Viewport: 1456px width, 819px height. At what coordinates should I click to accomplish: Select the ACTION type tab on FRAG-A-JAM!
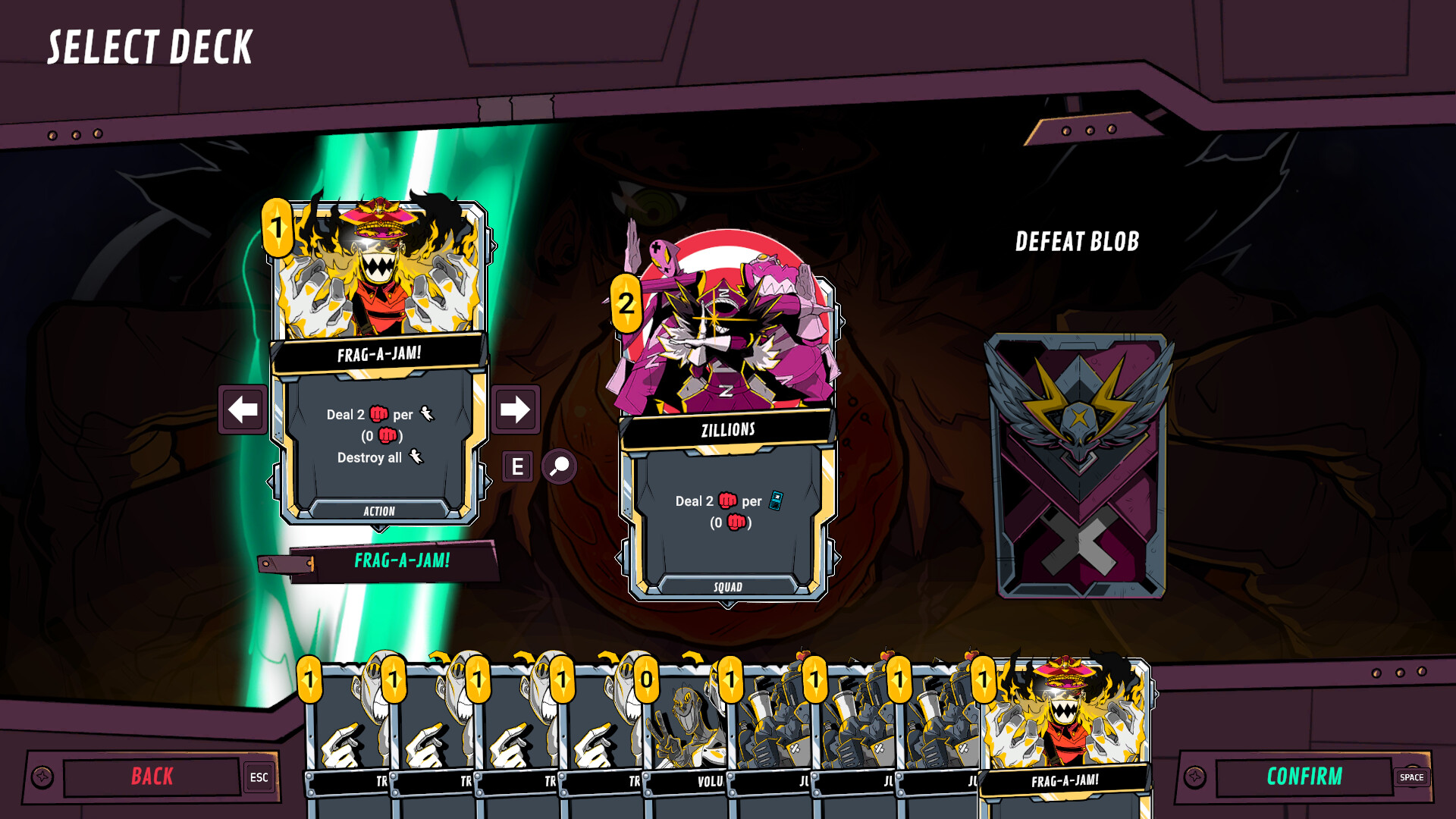coord(379,510)
